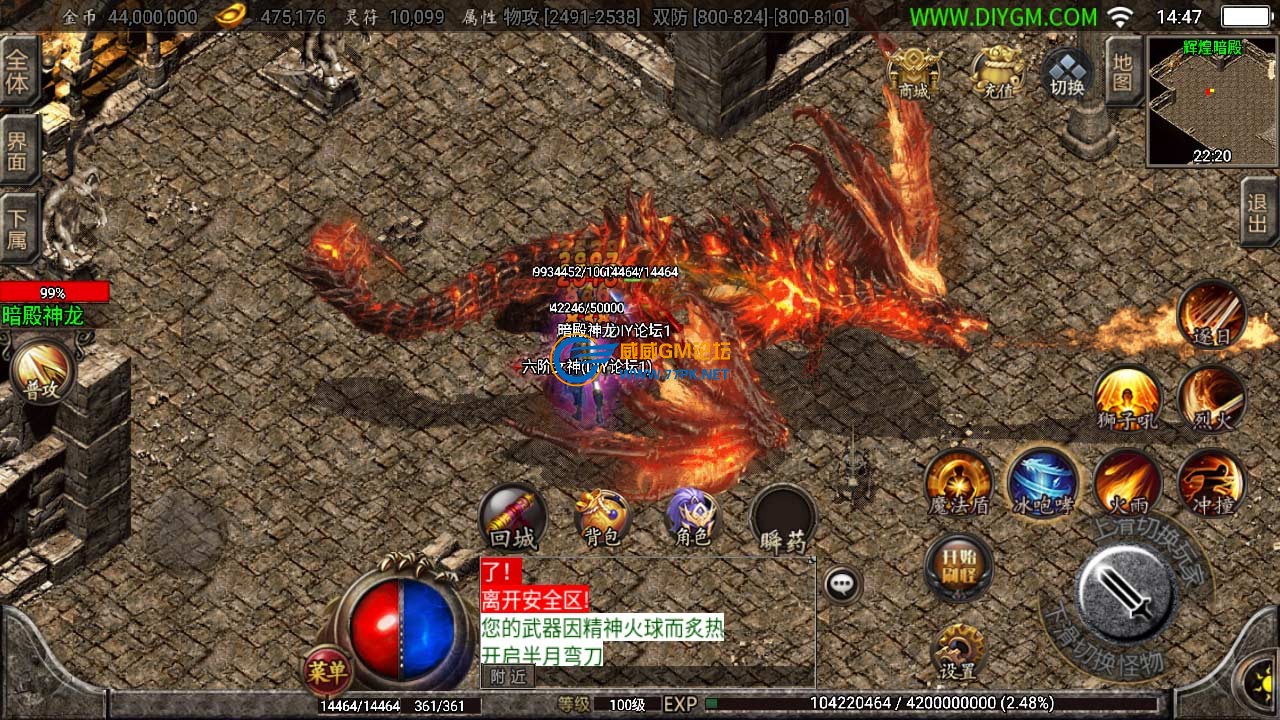
Task: Open the 菜单 menu button
Action: pyautogui.click(x=326, y=672)
